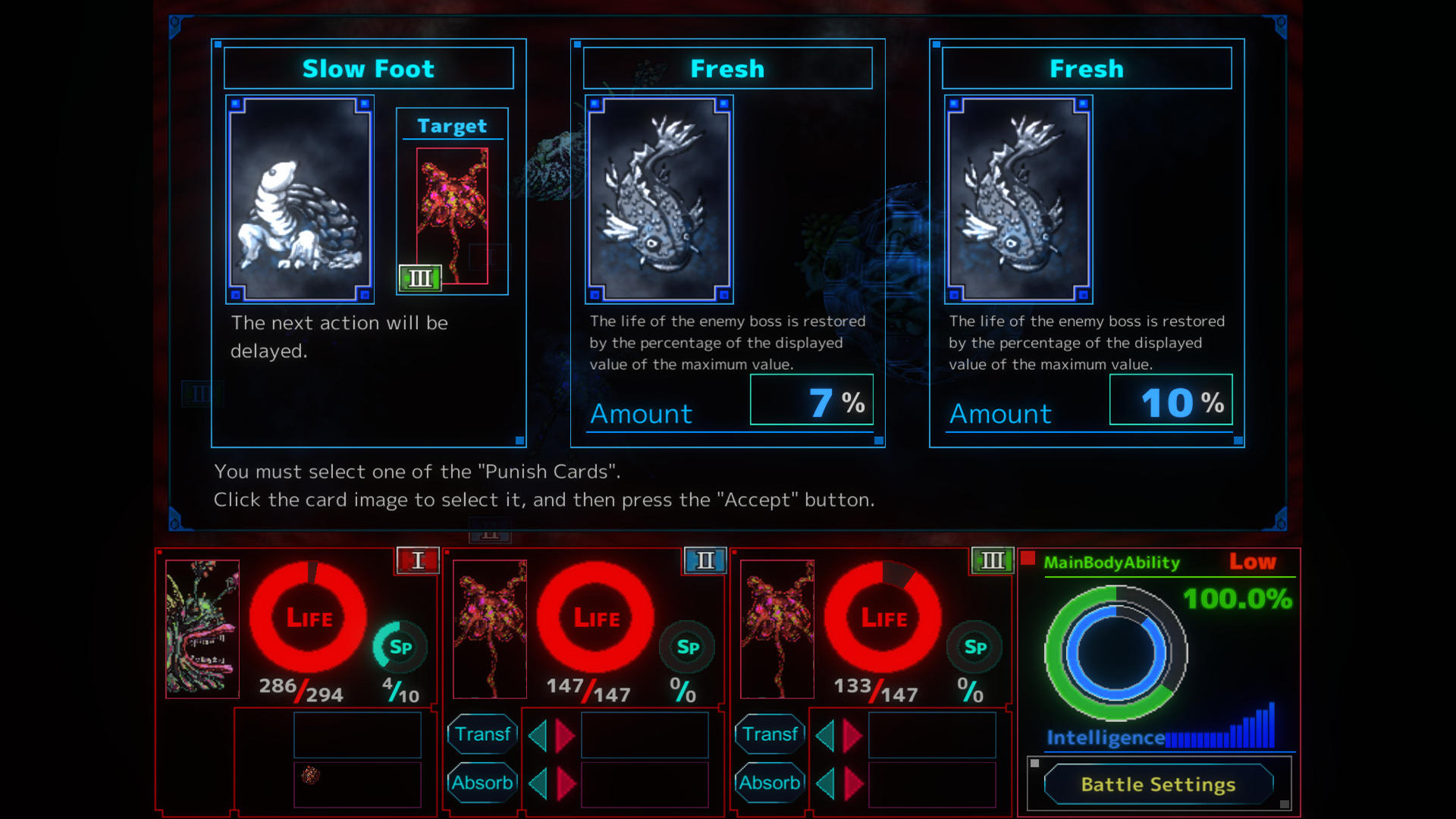Pick the Fresh card restoring 10% life
Image resolution: width=1456 pixels, height=819 pixels.
[x=1018, y=199]
